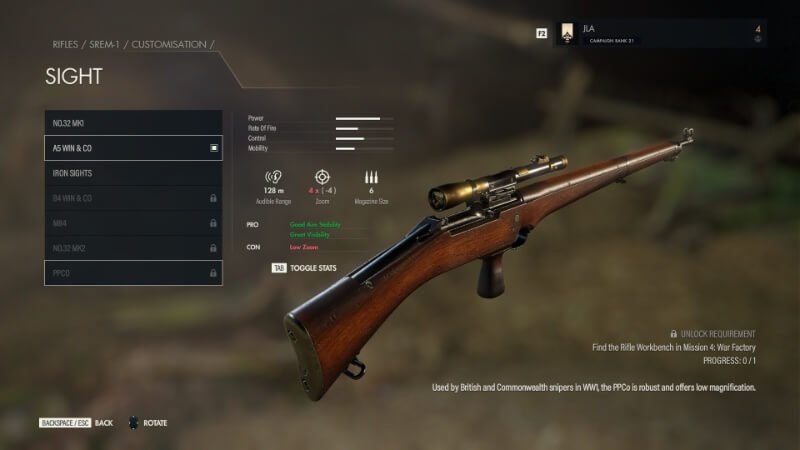Select the locked B4 Win & Co sight
The width and height of the screenshot is (800, 450).
click(133, 198)
